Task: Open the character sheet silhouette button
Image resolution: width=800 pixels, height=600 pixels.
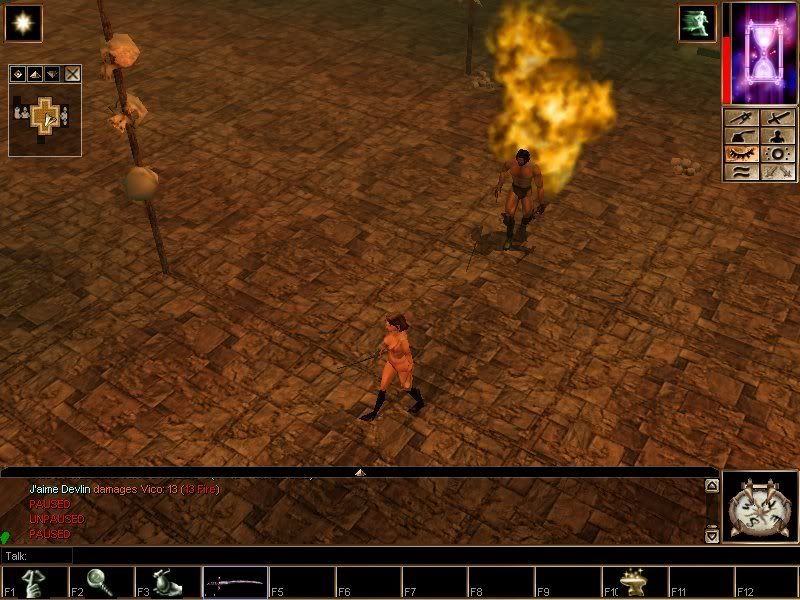Action: (x=777, y=136)
